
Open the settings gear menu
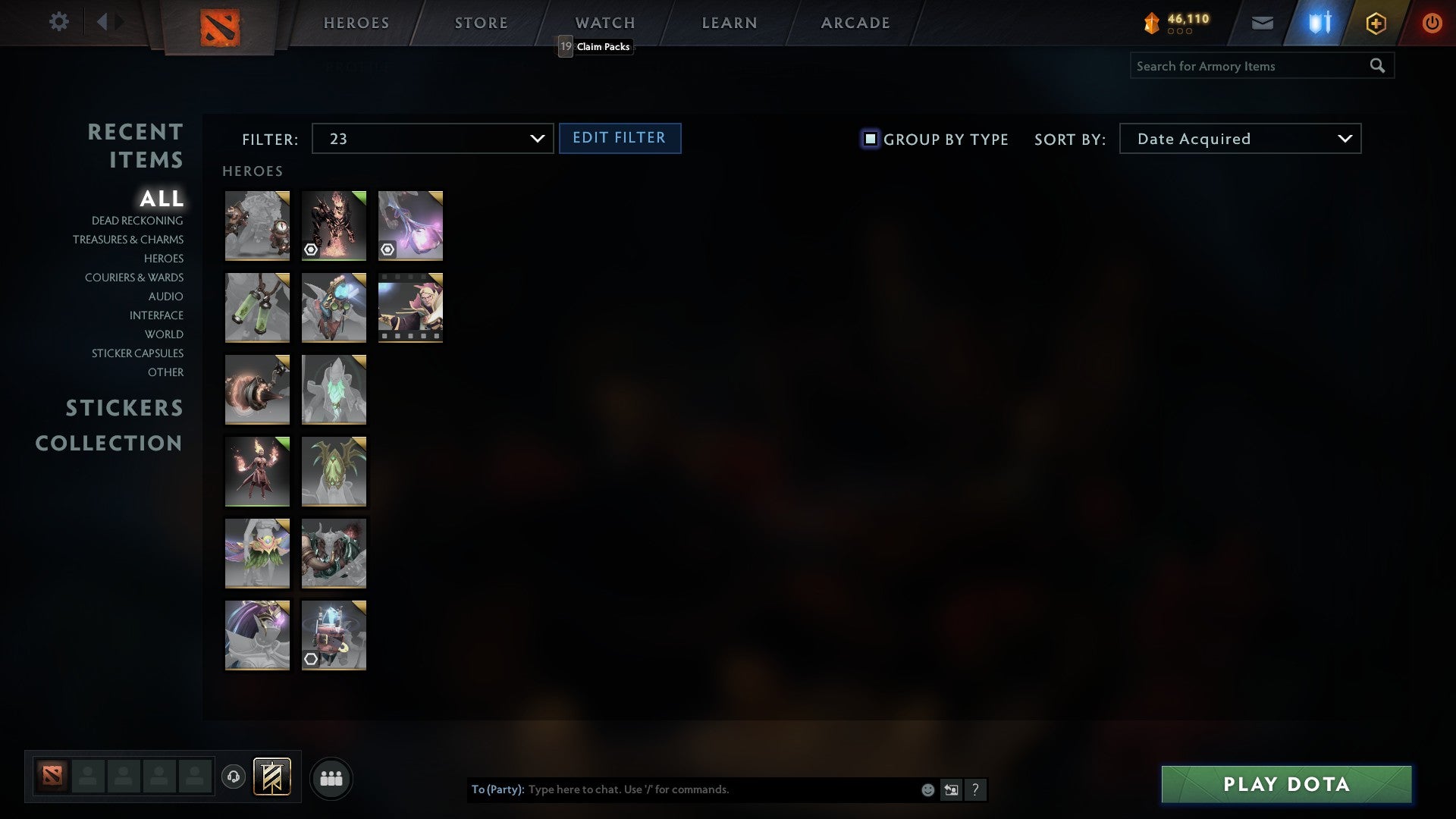tap(58, 22)
